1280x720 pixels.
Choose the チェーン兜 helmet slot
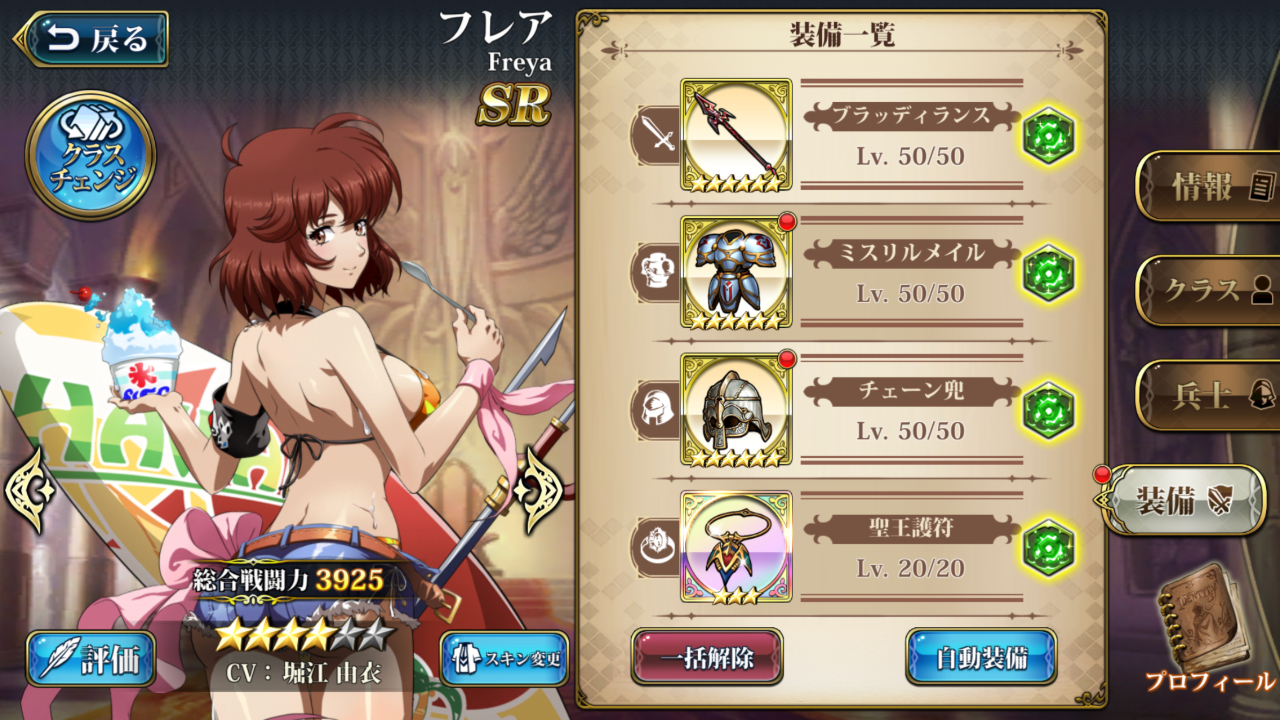click(736, 409)
